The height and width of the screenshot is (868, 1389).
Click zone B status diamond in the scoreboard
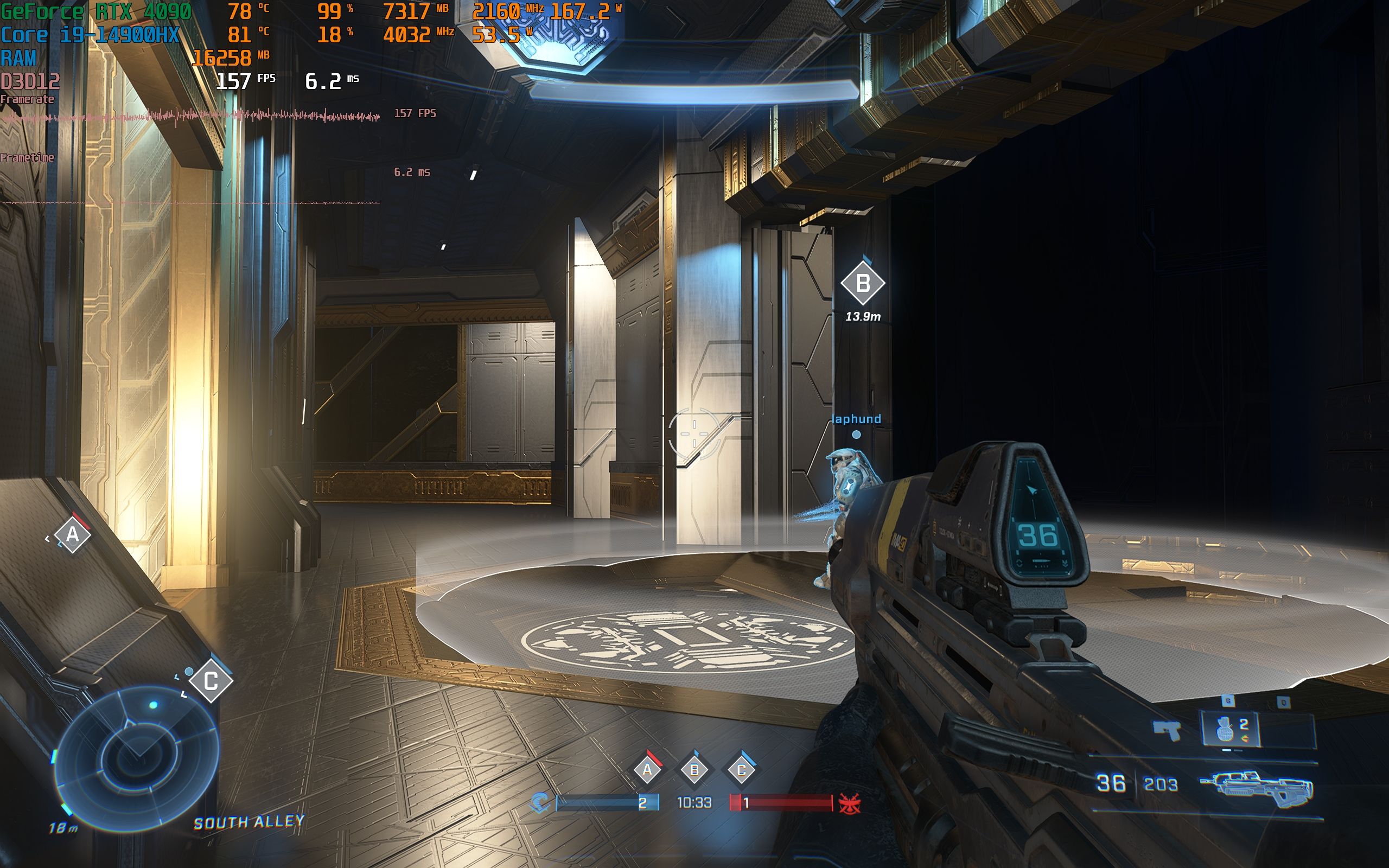pos(694,769)
